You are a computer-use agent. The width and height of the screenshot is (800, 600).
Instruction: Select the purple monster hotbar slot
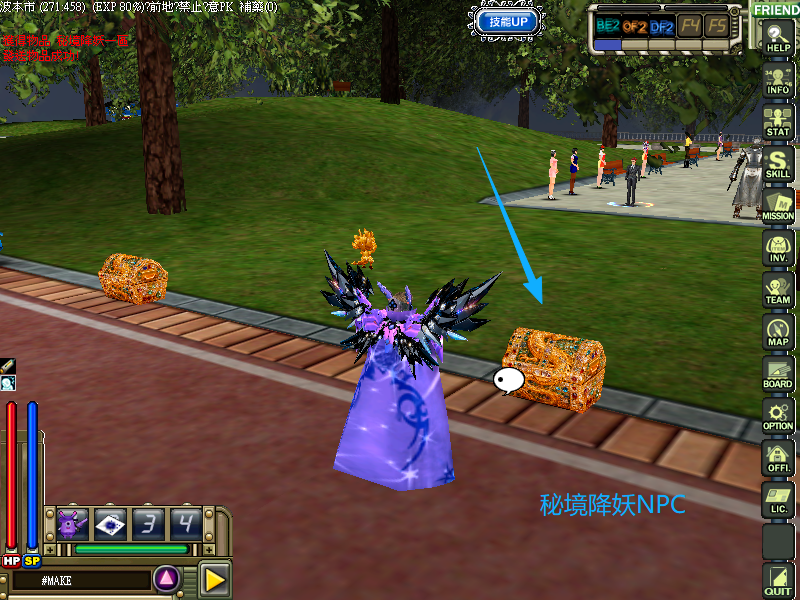click(73, 524)
